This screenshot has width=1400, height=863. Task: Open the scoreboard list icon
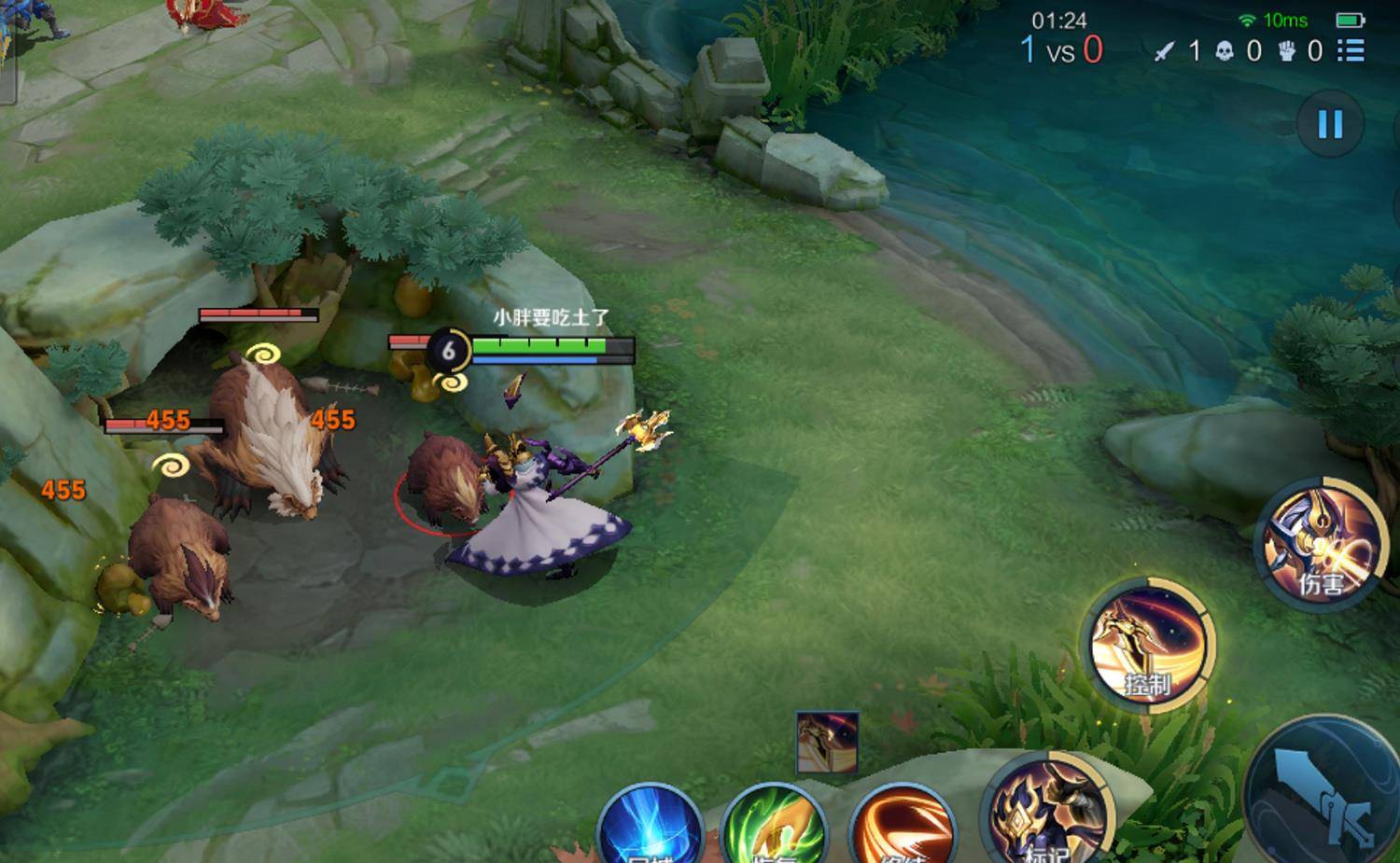[x=1351, y=50]
